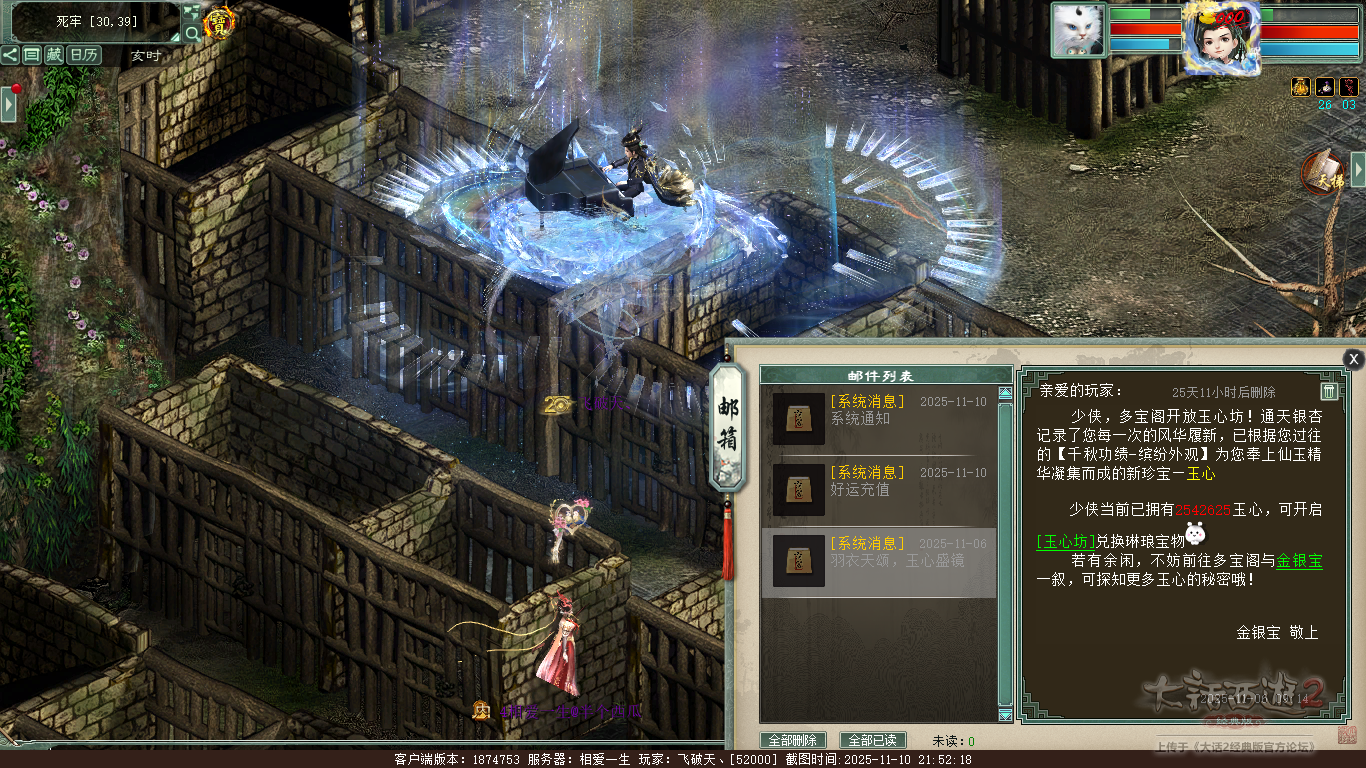Expand the right-edge arrow panel
The width and height of the screenshot is (1366, 768).
[1358, 169]
